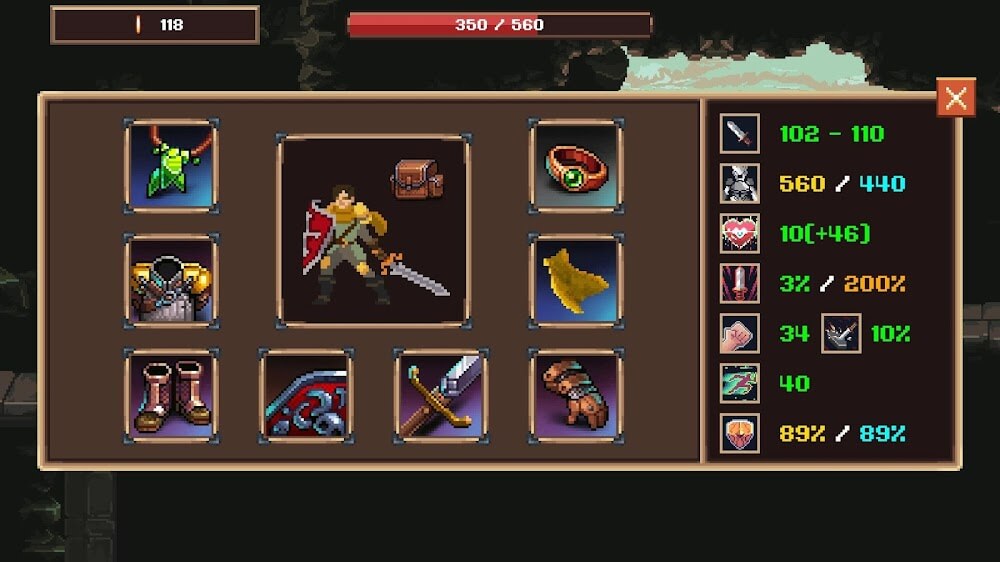
Task: Click the armor stat icon
Action: [x=740, y=183]
